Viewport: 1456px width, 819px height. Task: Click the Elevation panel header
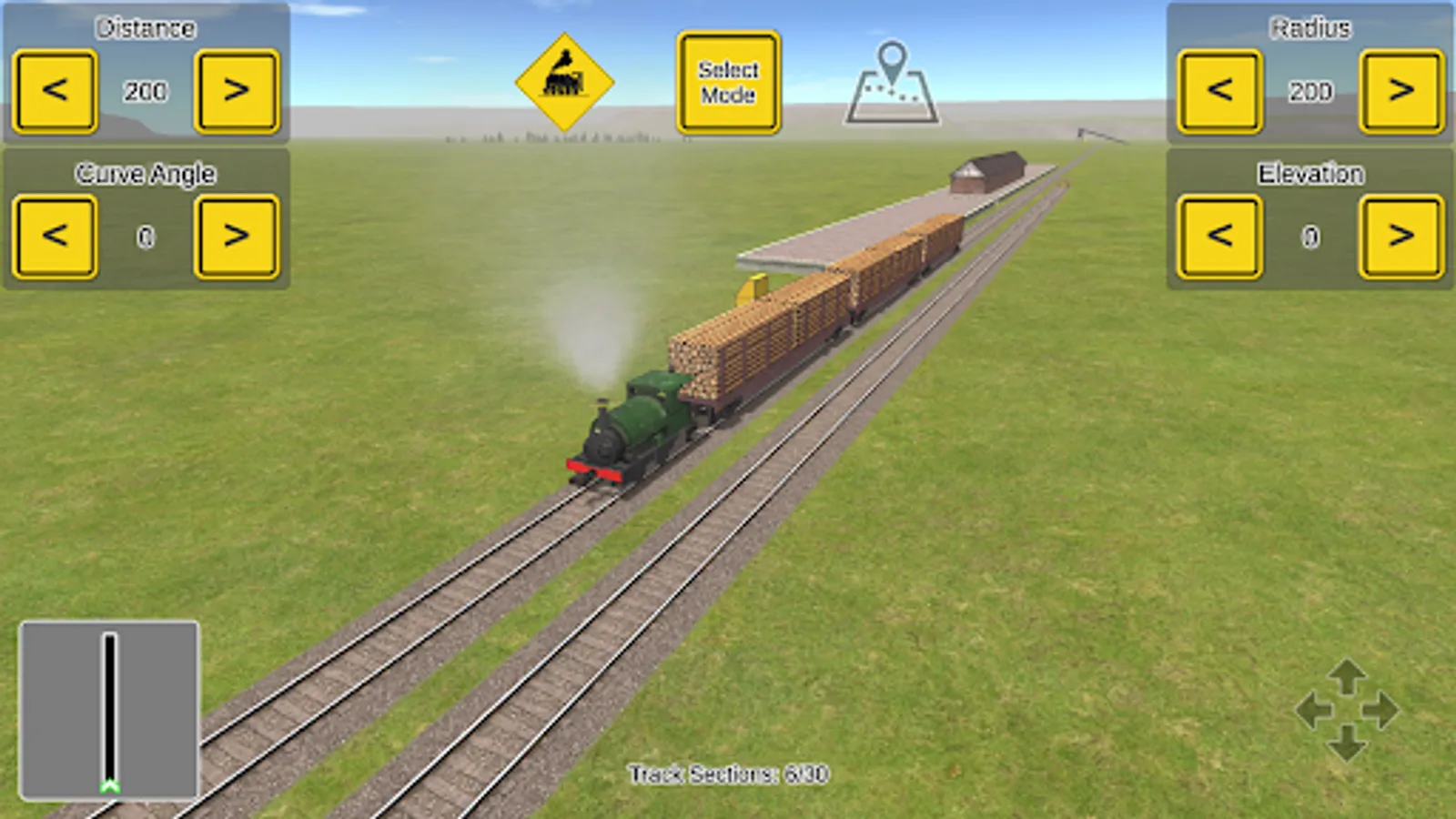(1310, 173)
